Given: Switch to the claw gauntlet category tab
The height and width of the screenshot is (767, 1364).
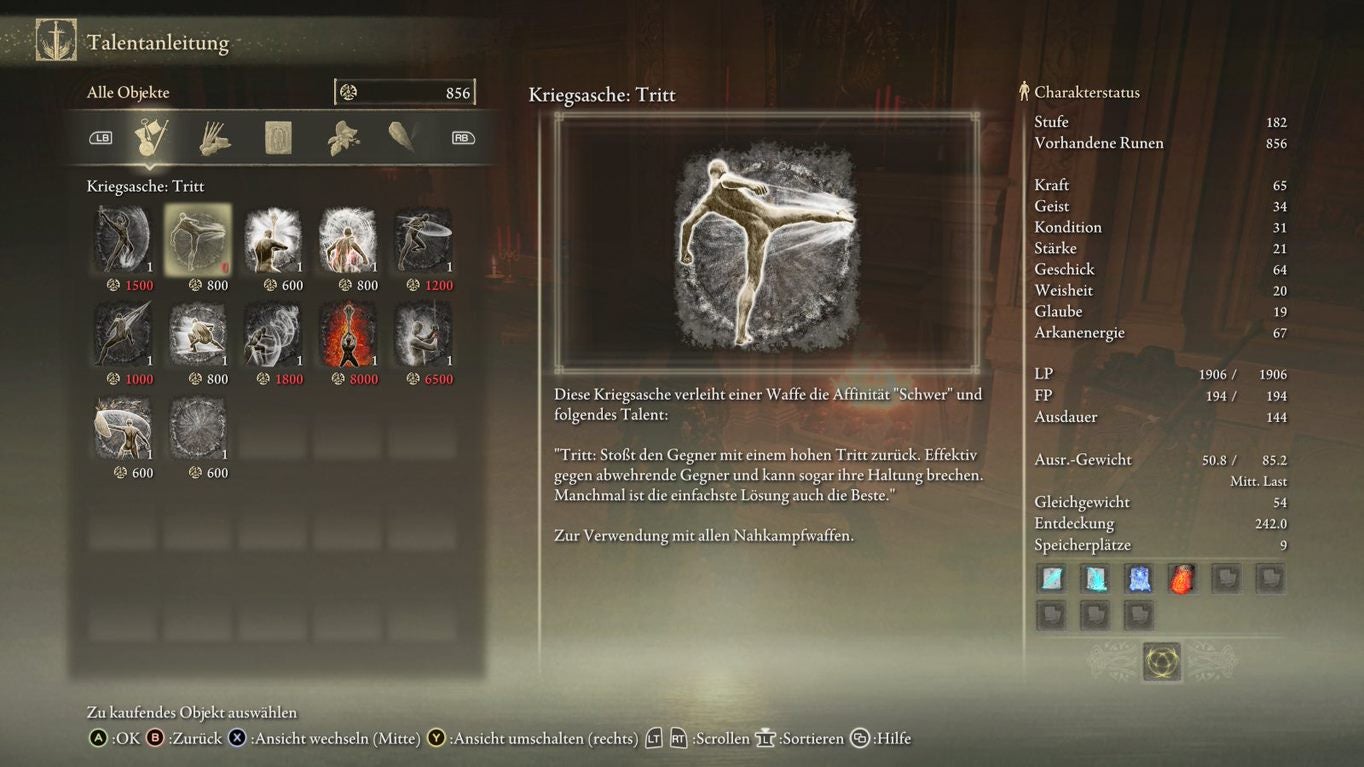Looking at the screenshot, I should tap(214, 137).
